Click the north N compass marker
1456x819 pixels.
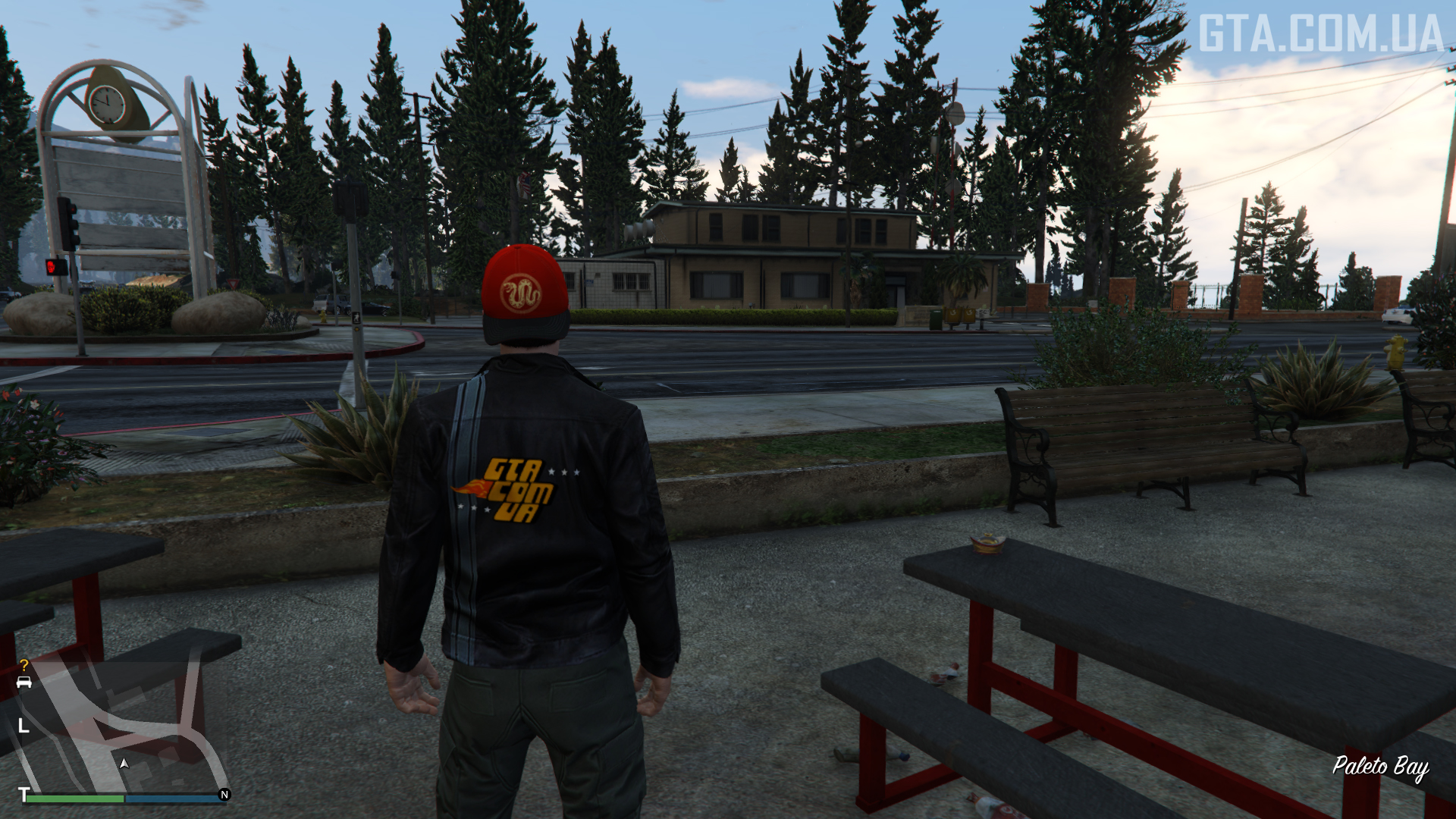224,795
